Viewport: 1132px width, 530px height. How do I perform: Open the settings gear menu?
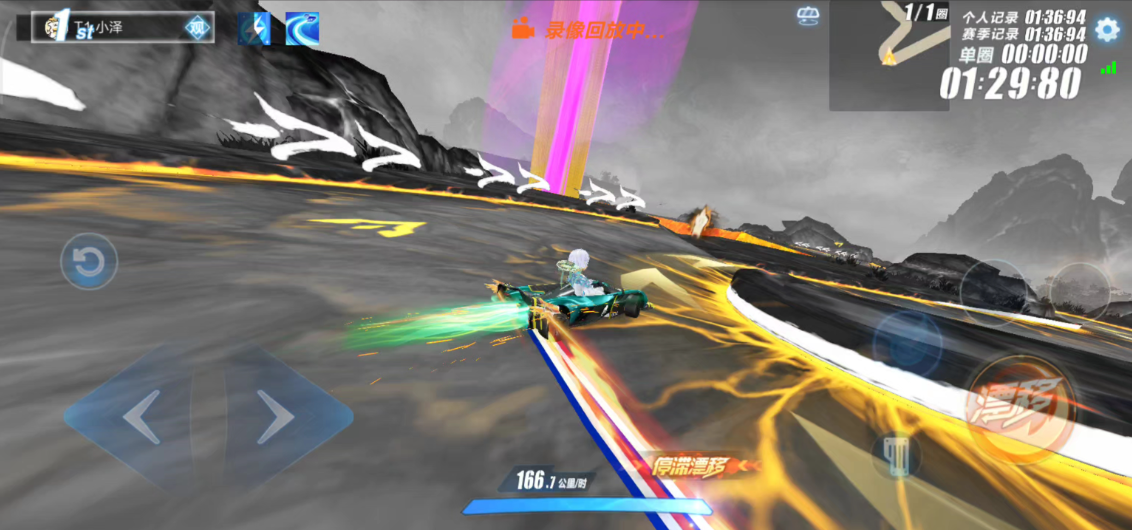(1107, 29)
